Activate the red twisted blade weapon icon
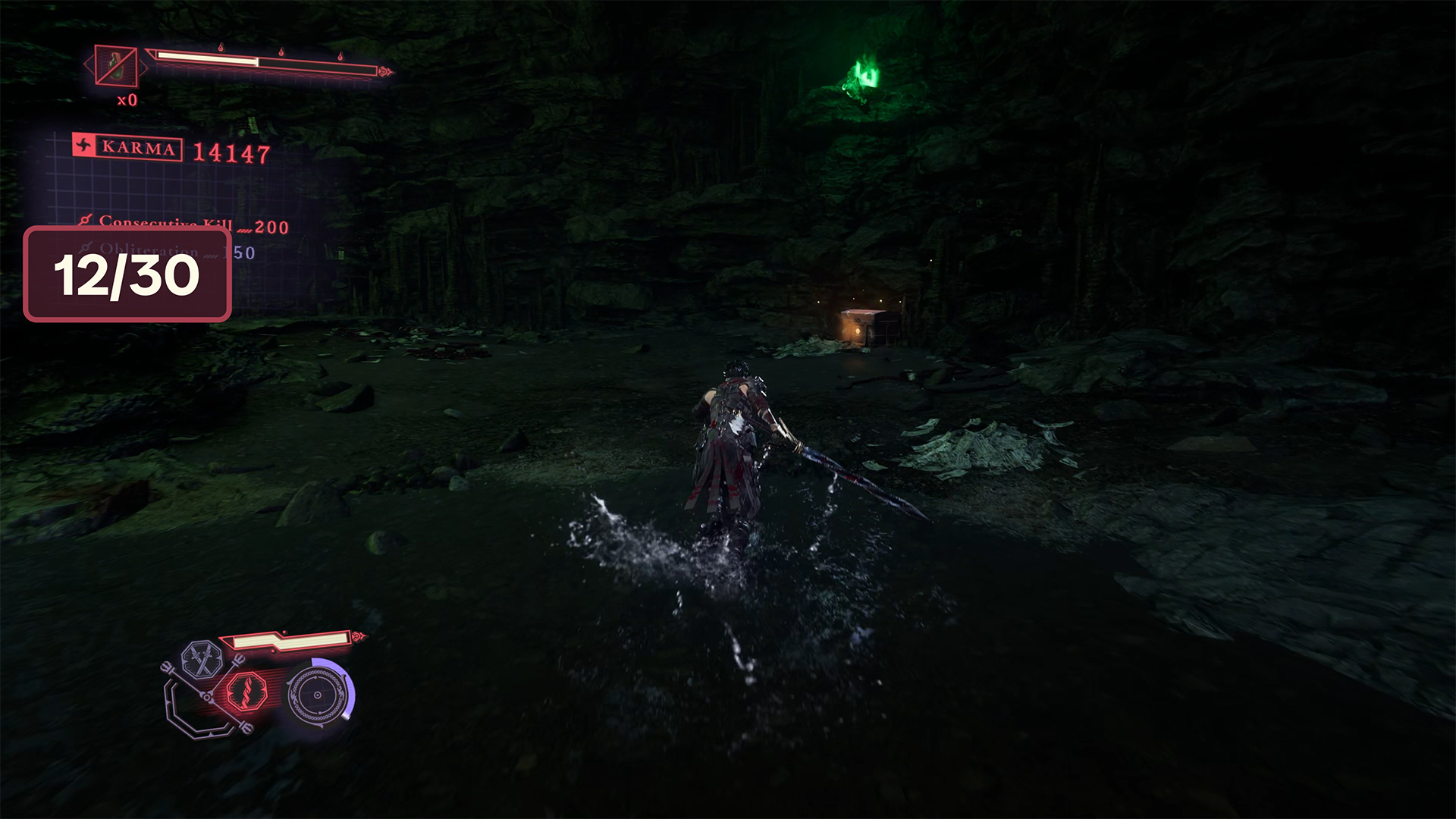Screen dimensions: 1456x819 coord(247,692)
